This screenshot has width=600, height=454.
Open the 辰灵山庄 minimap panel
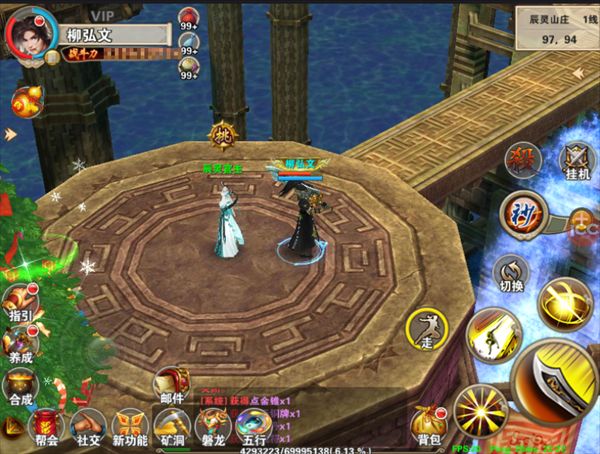tap(555, 27)
